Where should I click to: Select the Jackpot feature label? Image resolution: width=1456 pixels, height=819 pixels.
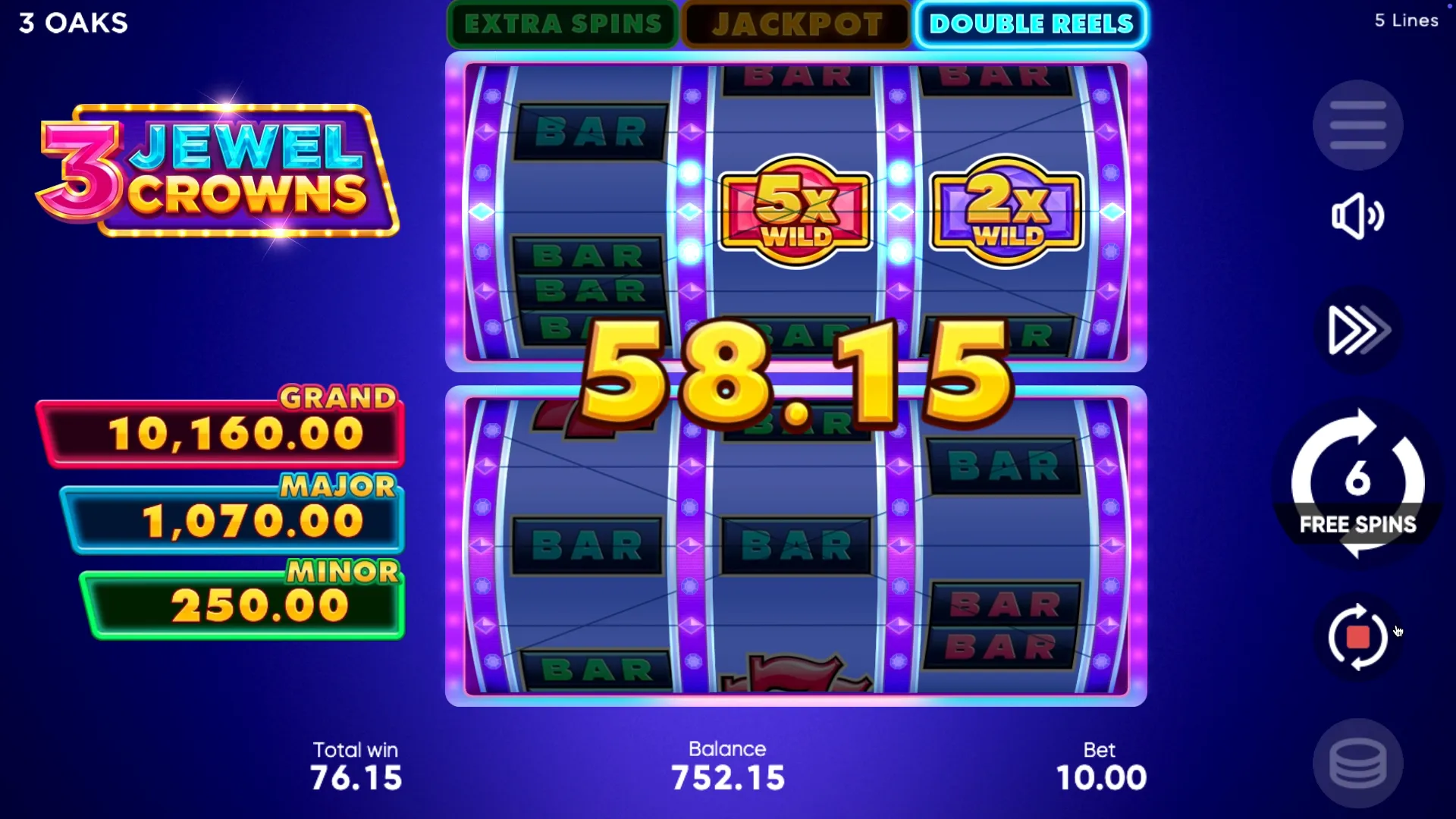[x=797, y=24]
